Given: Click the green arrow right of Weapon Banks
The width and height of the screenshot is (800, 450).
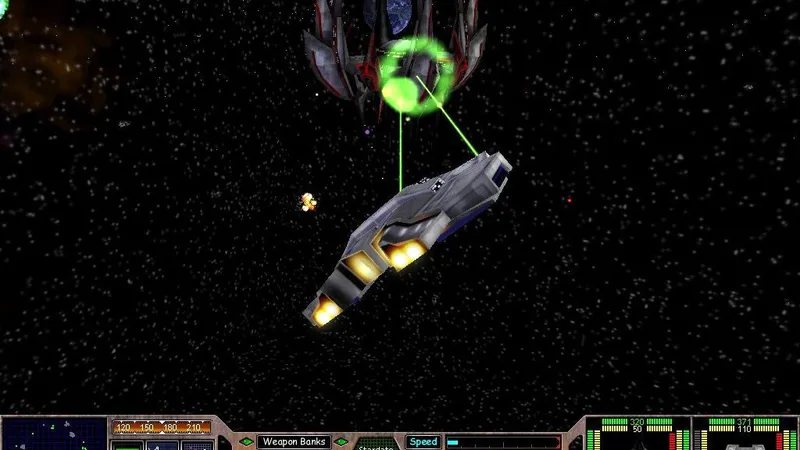Looking at the screenshot, I should (x=342, y=441).
